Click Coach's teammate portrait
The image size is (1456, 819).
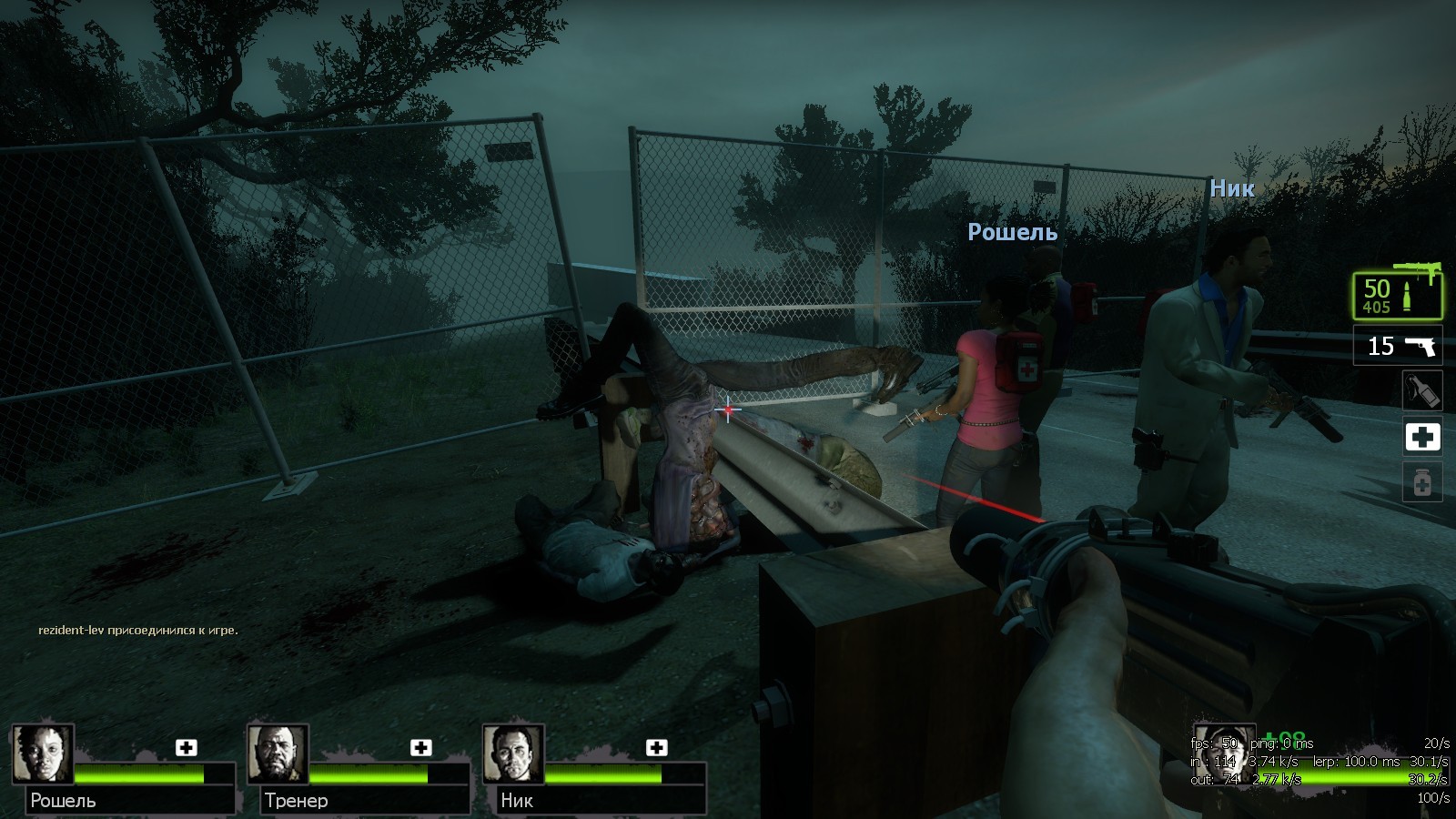click(278, 753)
